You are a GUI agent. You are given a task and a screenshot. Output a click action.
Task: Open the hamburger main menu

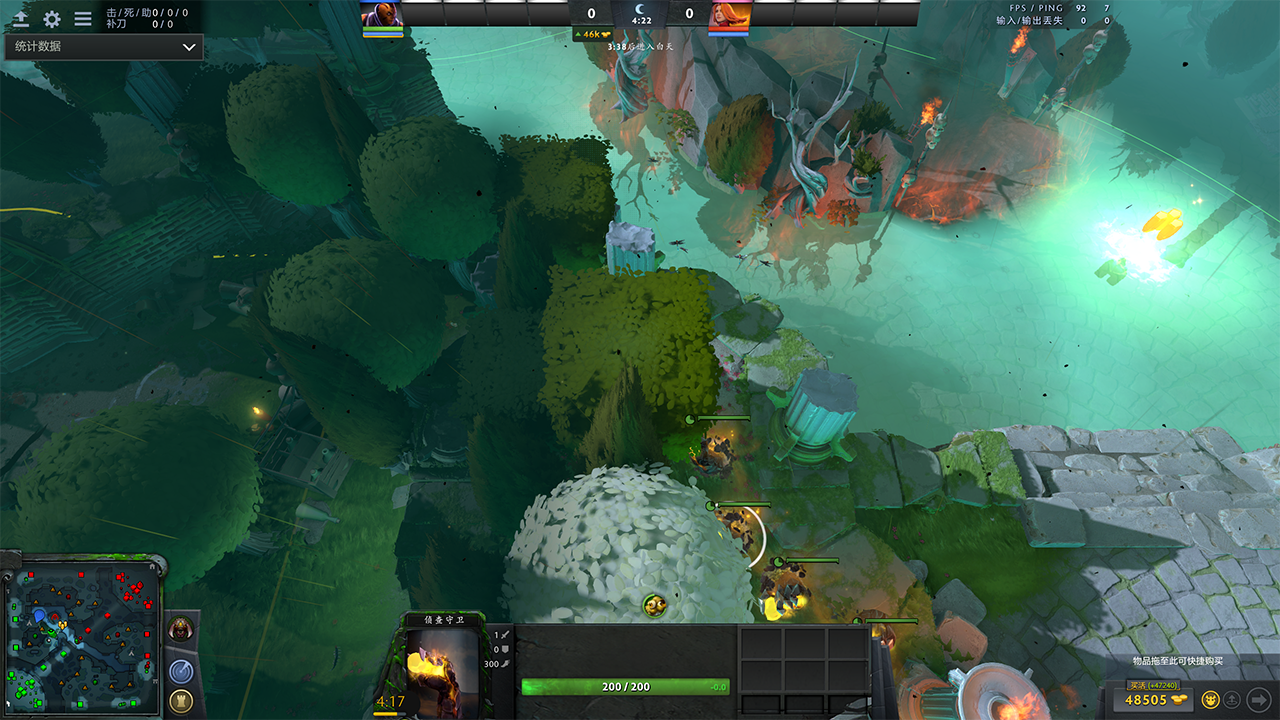(x=83, y=19)
